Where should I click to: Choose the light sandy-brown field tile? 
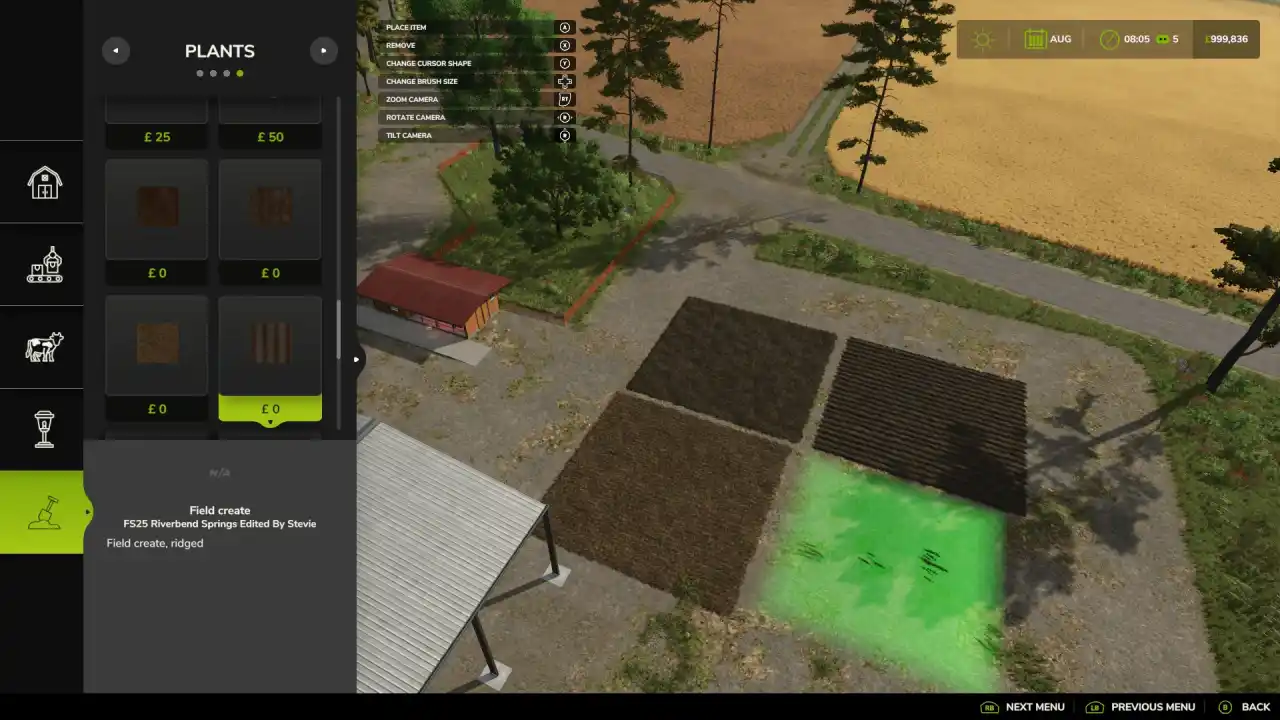[x=157, y=345]
